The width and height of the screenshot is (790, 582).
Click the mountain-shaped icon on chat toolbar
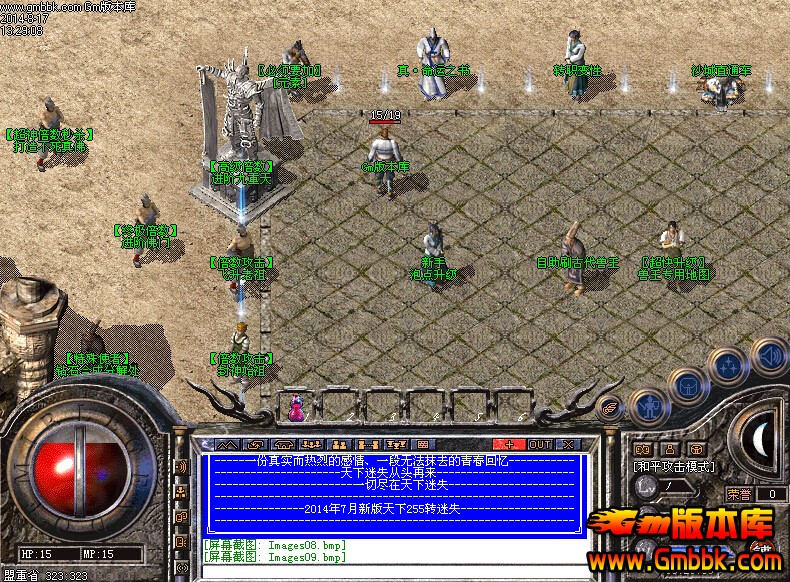pyautogui.click(x=227, y=444)
